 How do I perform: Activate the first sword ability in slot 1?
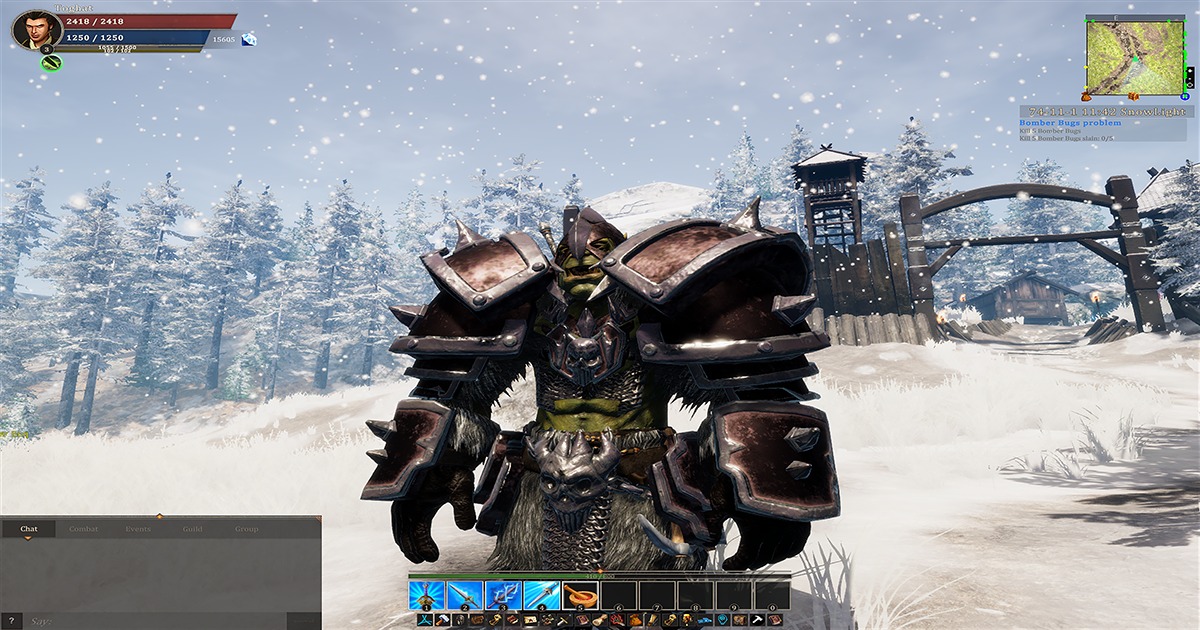(426, 595)
